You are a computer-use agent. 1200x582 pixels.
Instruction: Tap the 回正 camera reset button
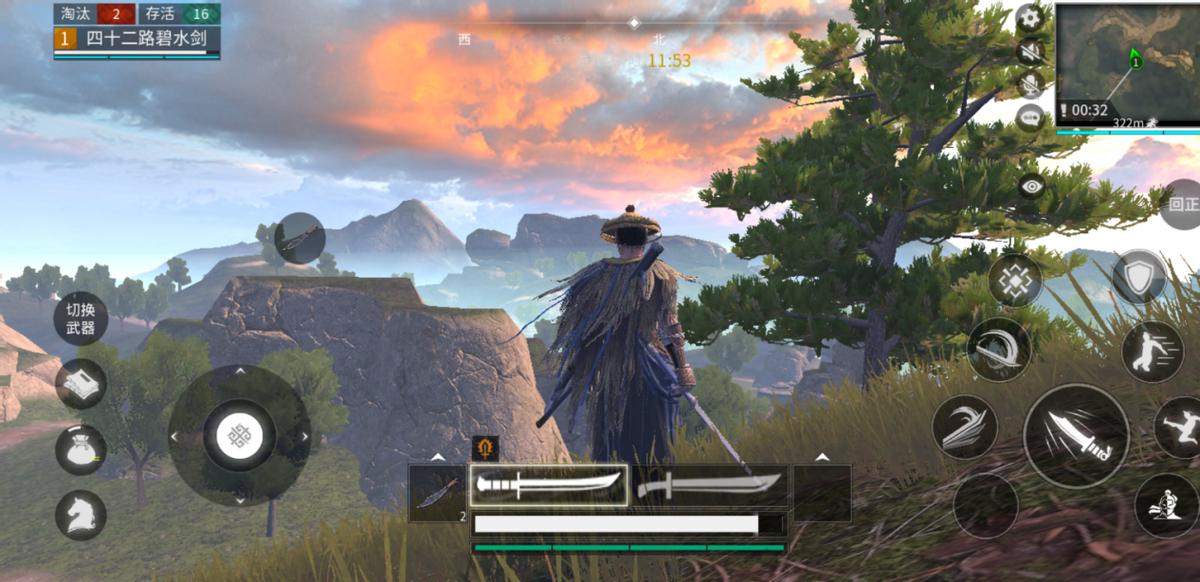pyautogui.click(x=1184, y=204)
